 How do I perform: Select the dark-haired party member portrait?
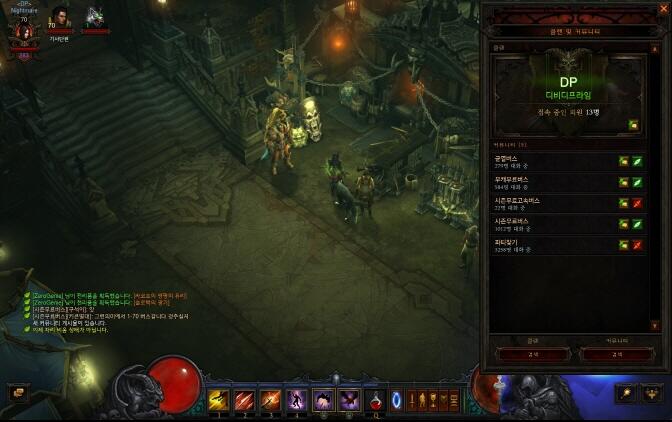click(x=60, y=18)
